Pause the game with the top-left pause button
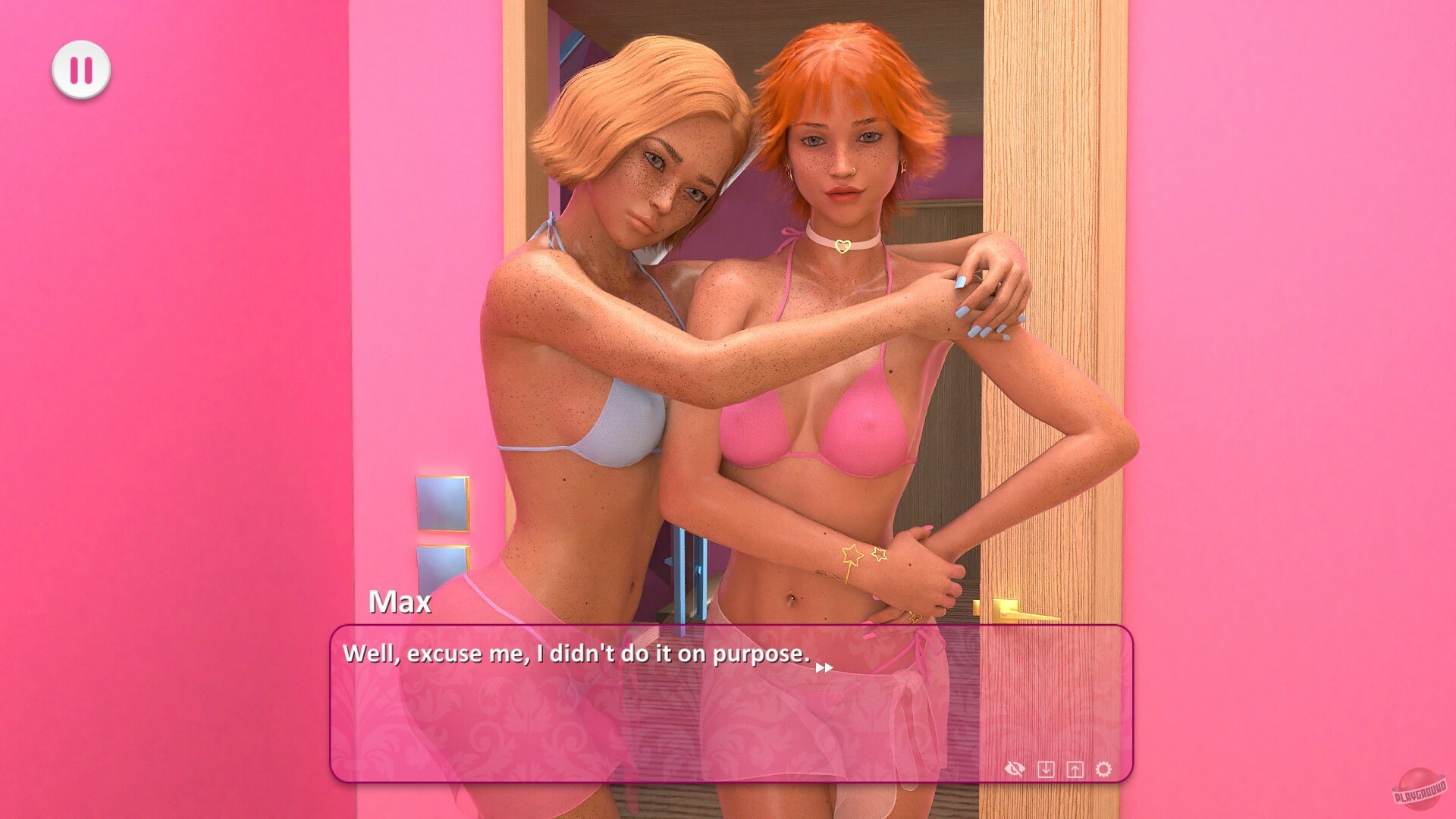The image size is (1456, 819). coord(83,69)
